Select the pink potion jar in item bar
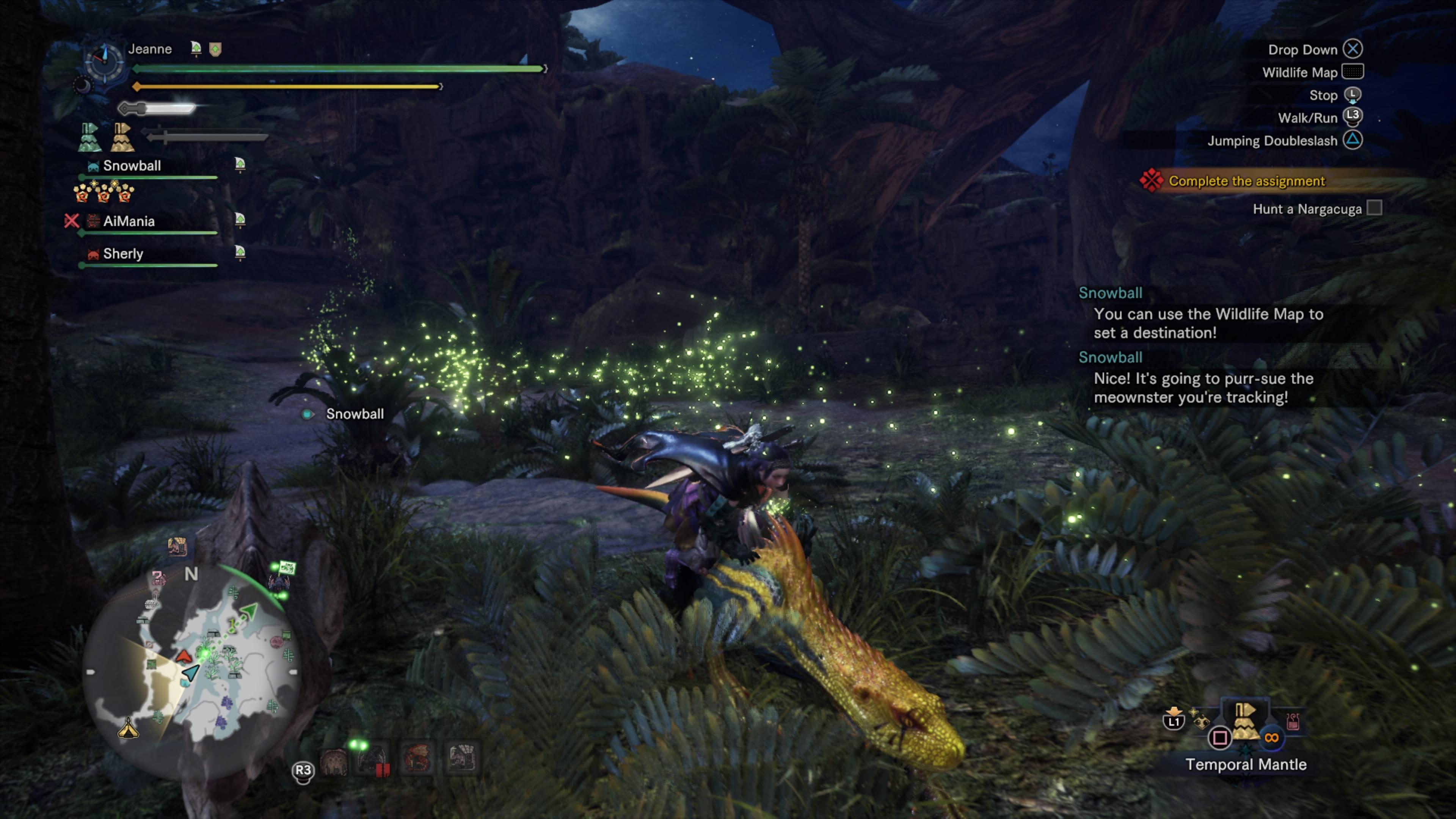 click(1293, 721)
